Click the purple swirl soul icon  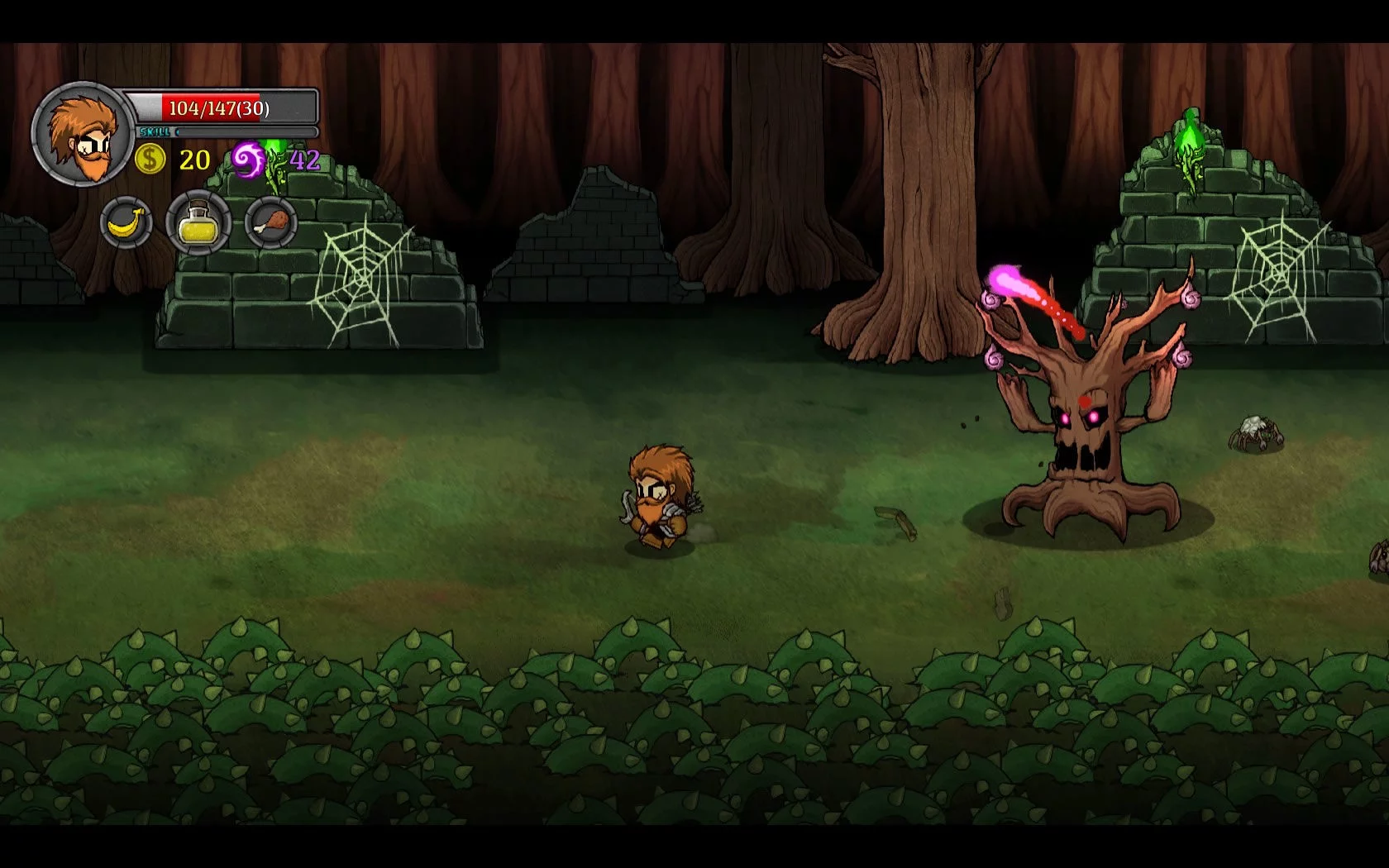247,159
